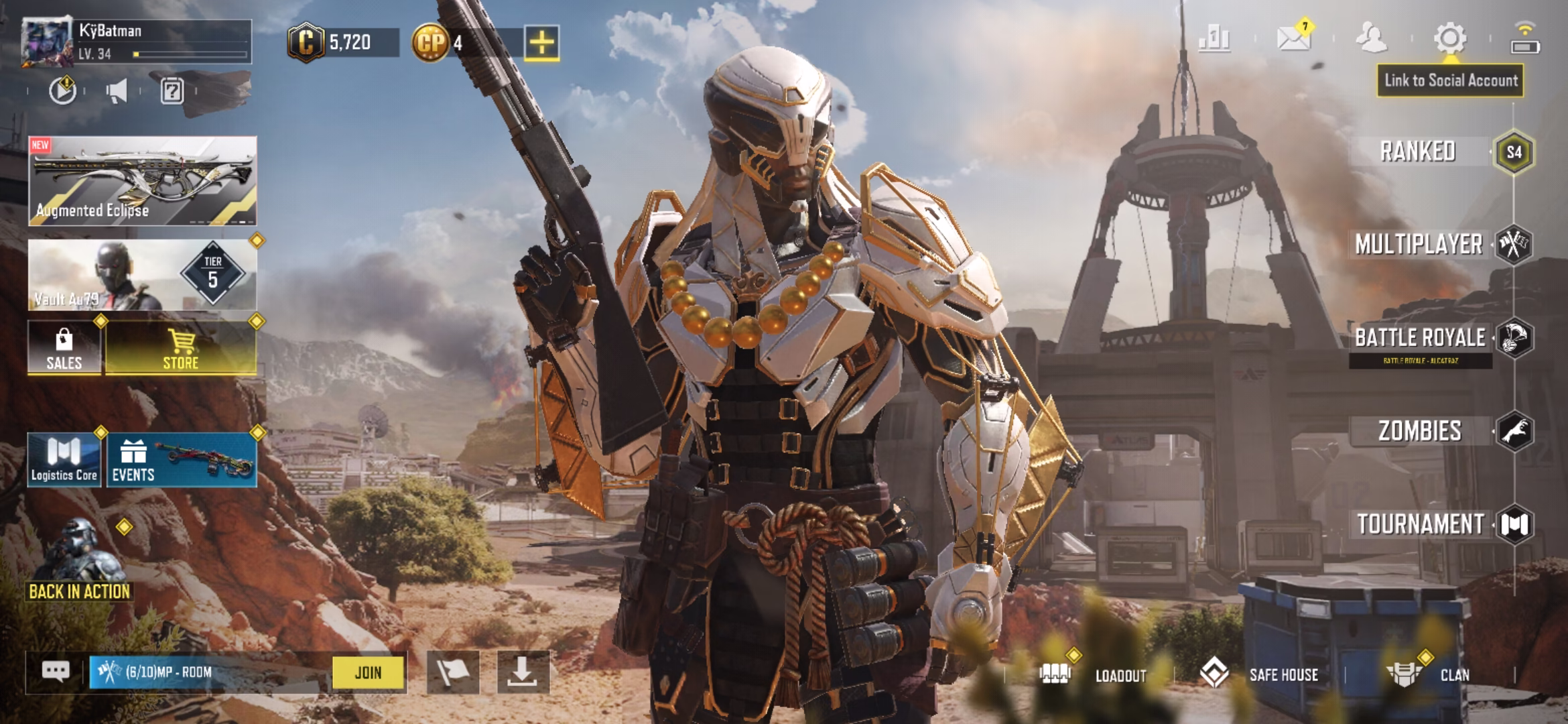Join the MP room
This screenshot has height=724, width=1568.
click(x=369, y=672)
